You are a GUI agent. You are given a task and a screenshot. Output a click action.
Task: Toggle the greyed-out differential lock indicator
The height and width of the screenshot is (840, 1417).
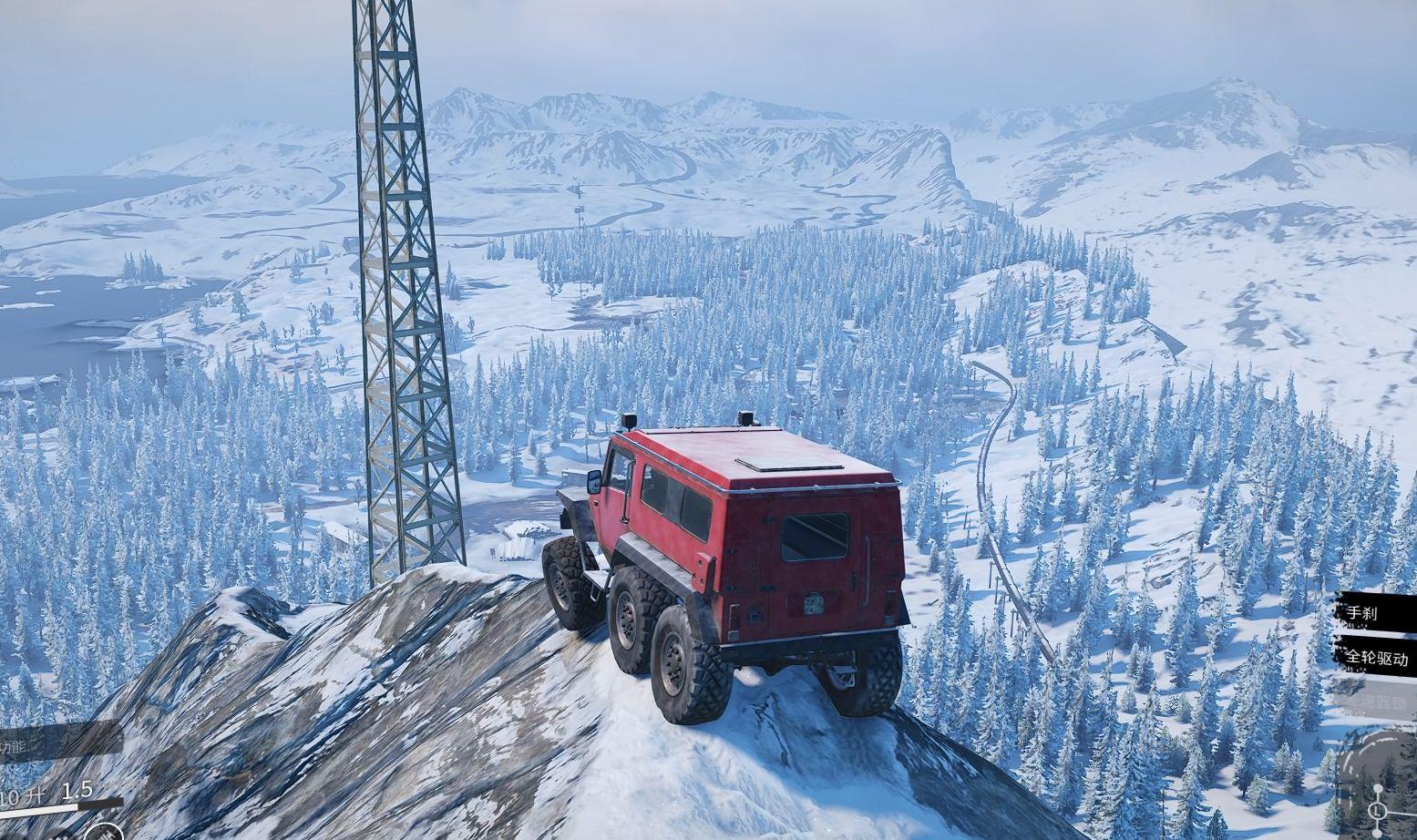point(1376,702)
